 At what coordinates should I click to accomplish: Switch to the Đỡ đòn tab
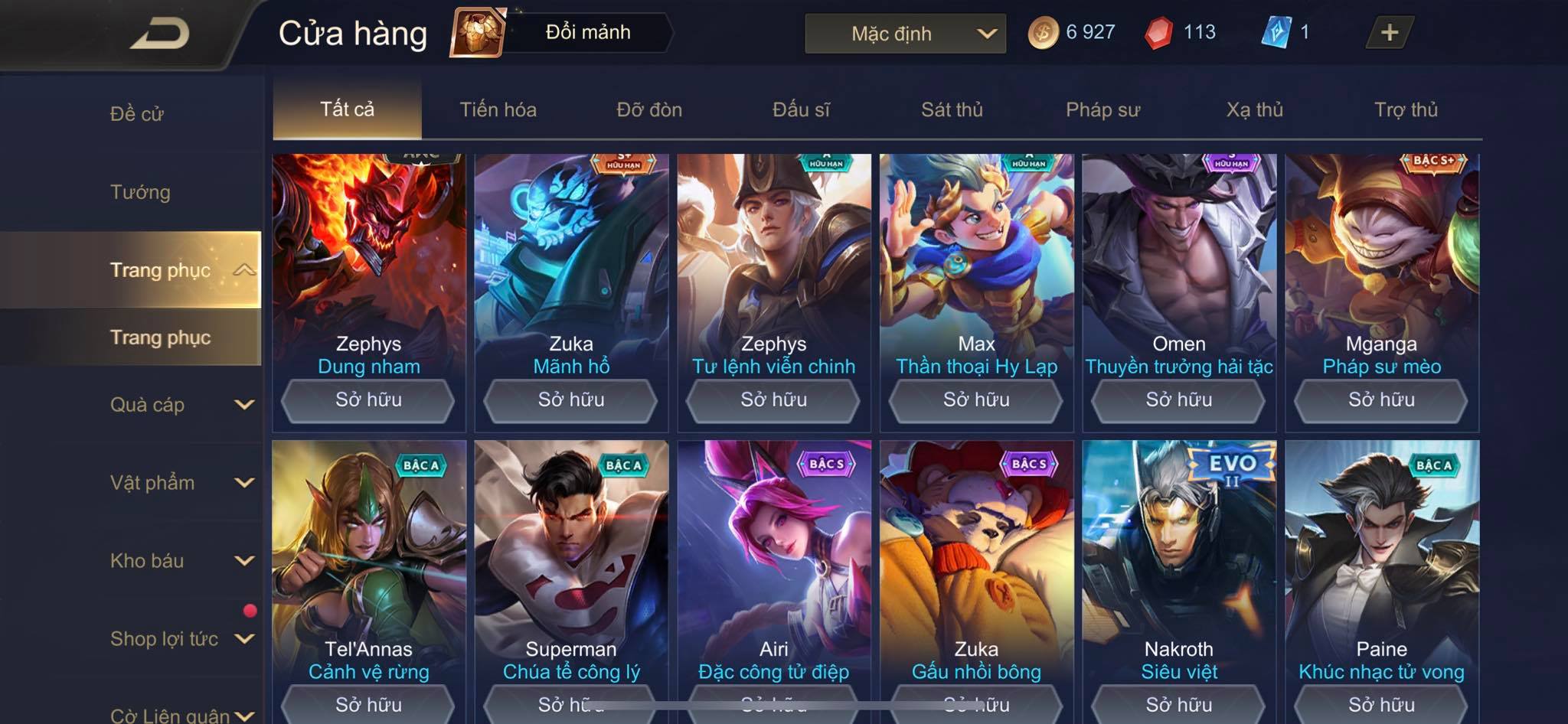pos(649,109)
